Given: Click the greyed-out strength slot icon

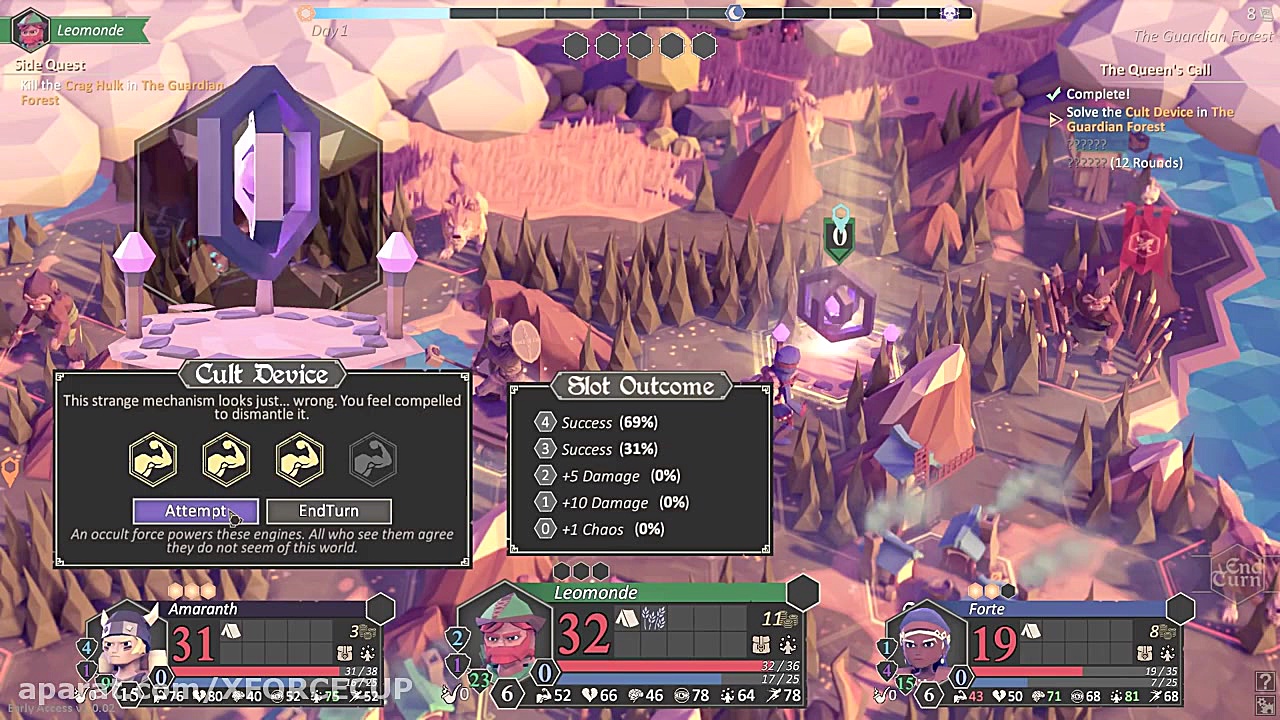Looking at the screenshot, I should (373, 459).
